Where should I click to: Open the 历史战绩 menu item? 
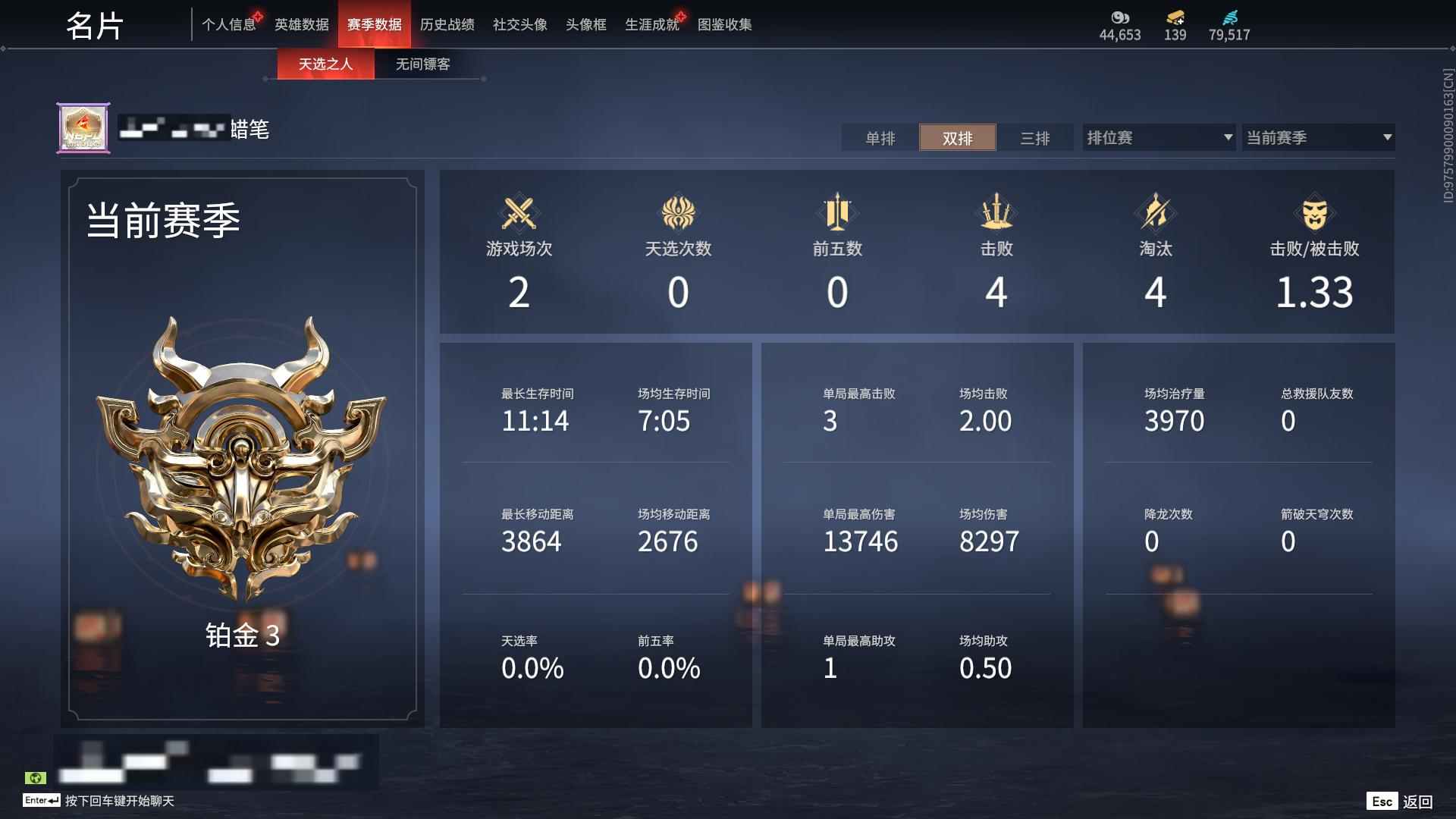click(x=447, y=24)
